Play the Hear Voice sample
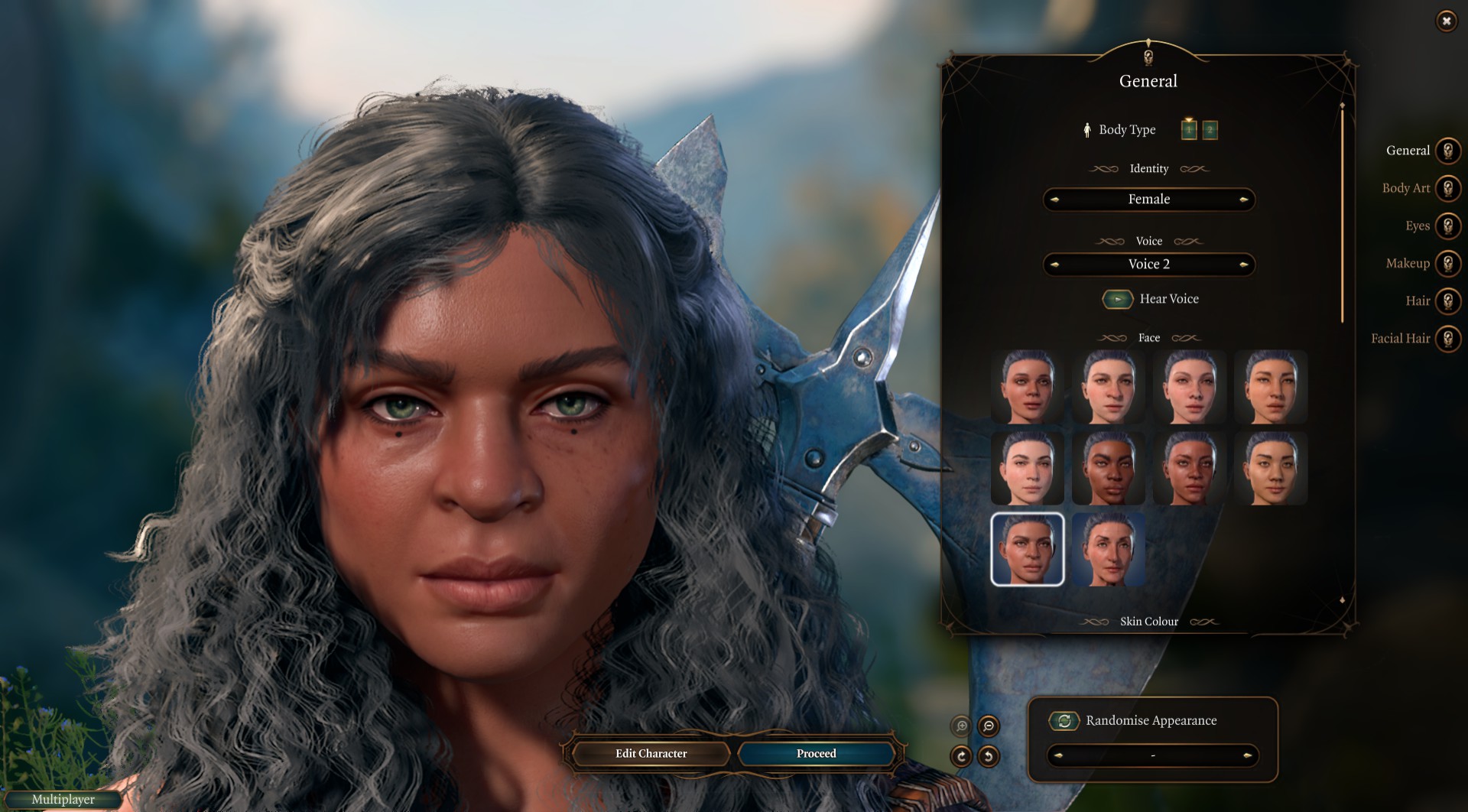1468x812 pixels. click(1117, 299)
